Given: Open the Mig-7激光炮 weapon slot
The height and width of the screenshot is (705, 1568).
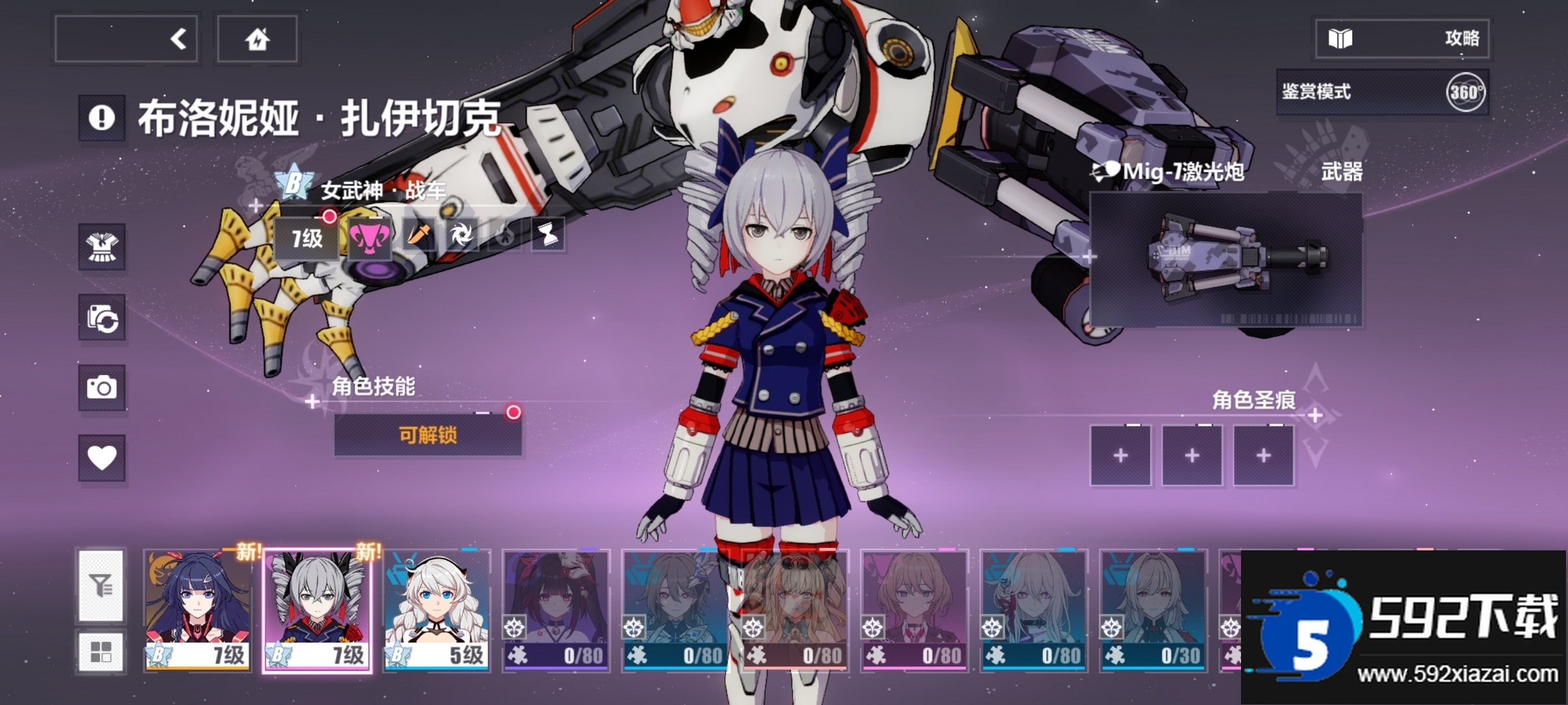Looking at the screenshot, I should pos(1225,259).
